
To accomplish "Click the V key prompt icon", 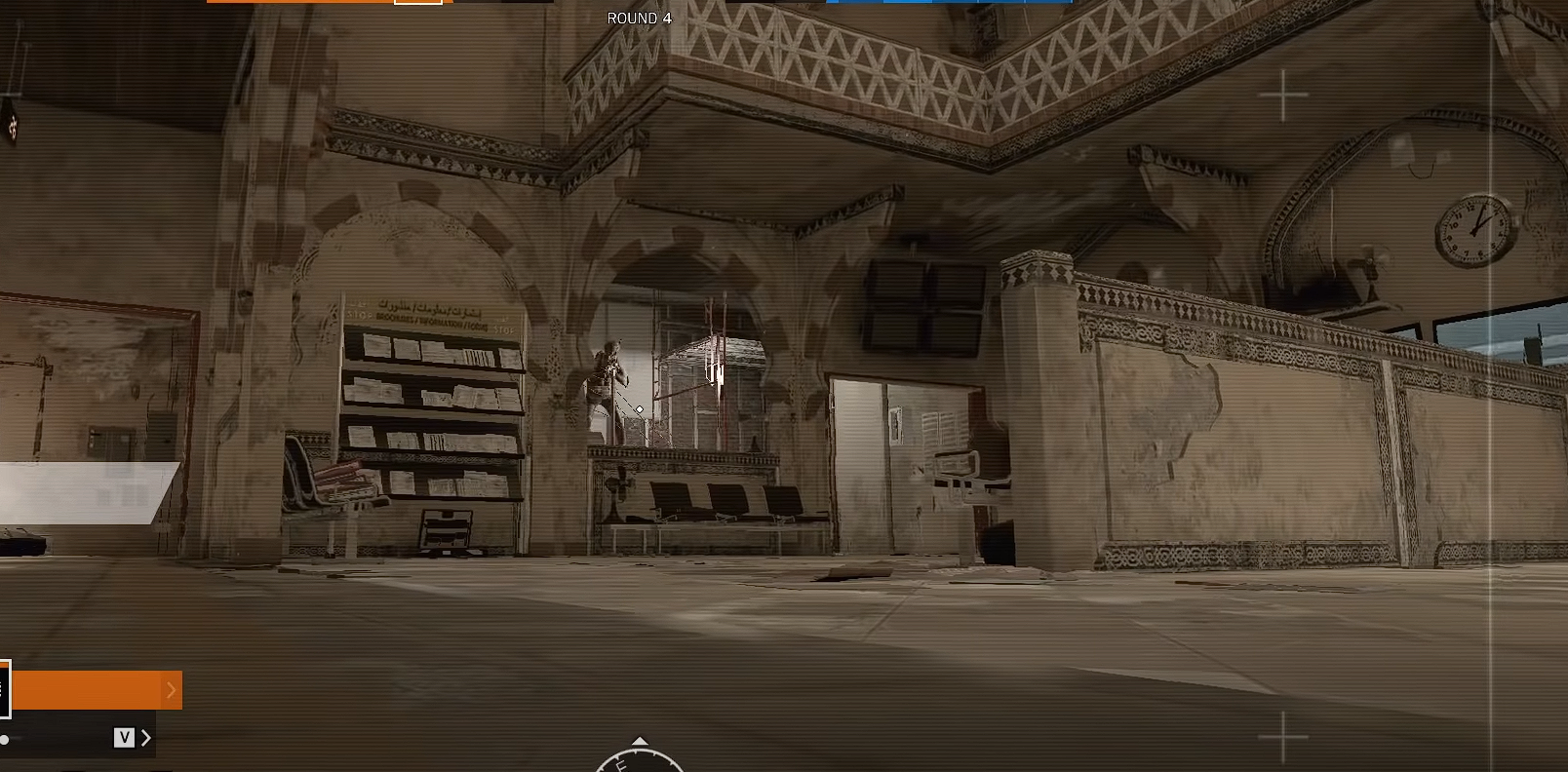I will pos(124,738).
